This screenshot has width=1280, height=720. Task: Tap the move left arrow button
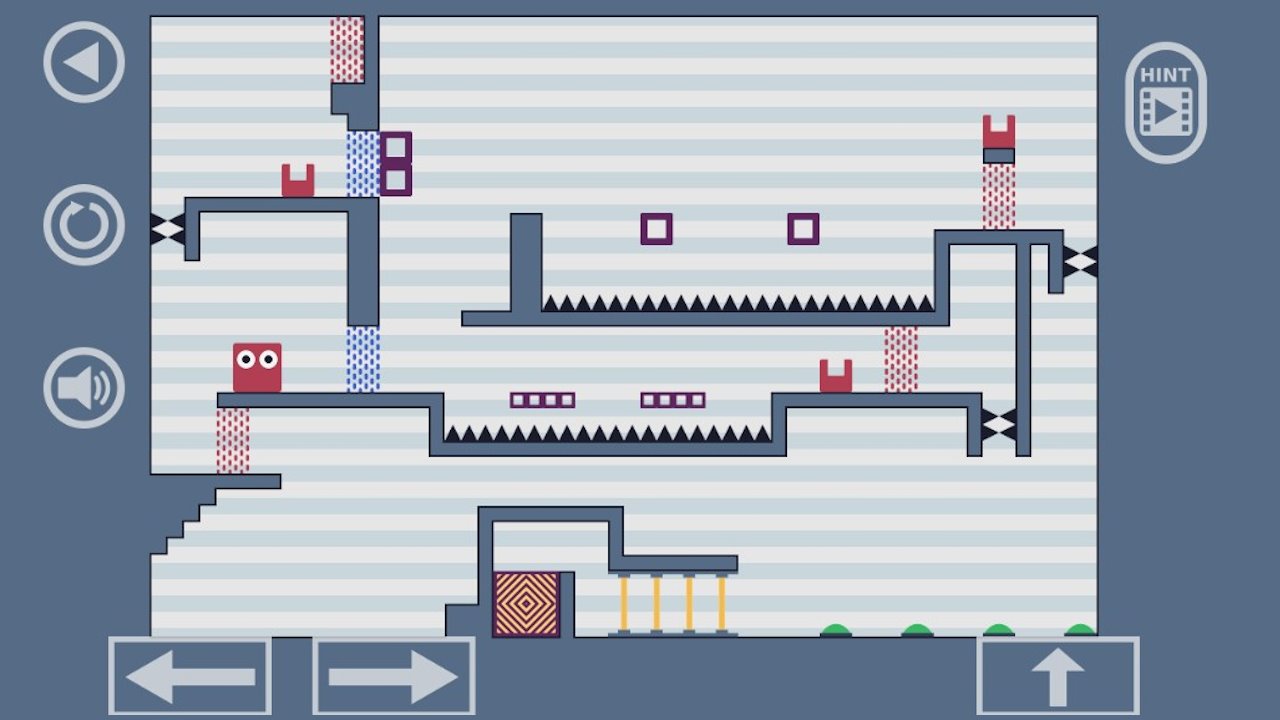(x=190, y=676)
